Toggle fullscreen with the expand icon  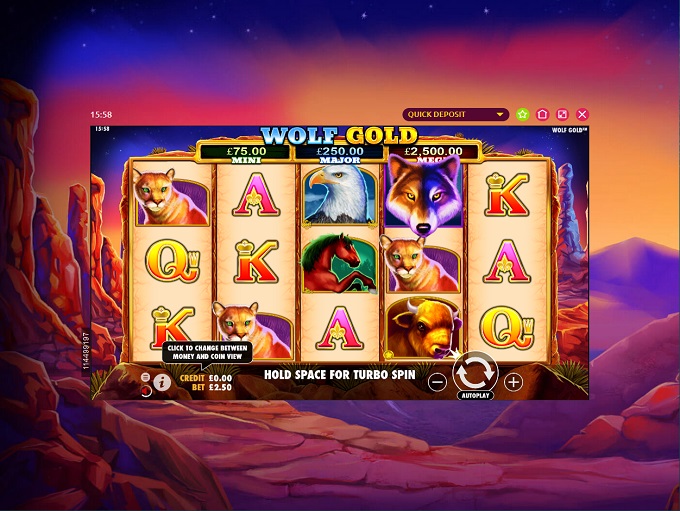click(x=562, y=114)
